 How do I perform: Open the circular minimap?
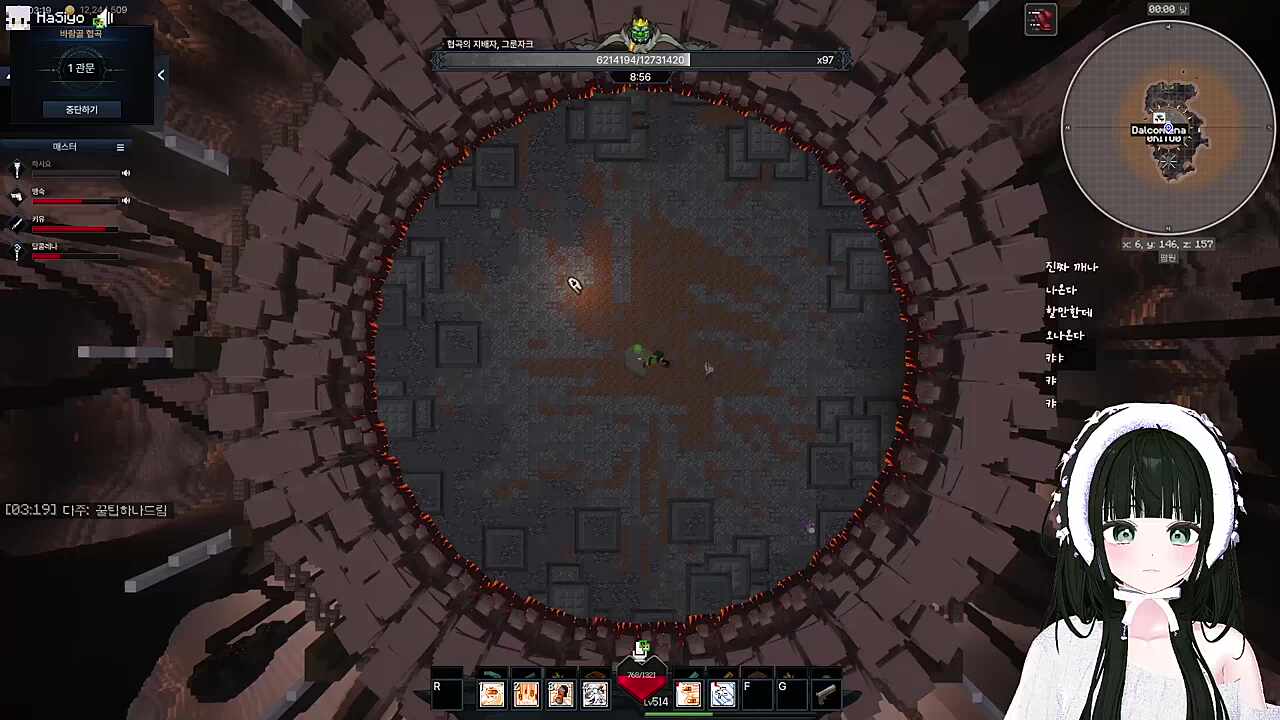point(1167,128)
